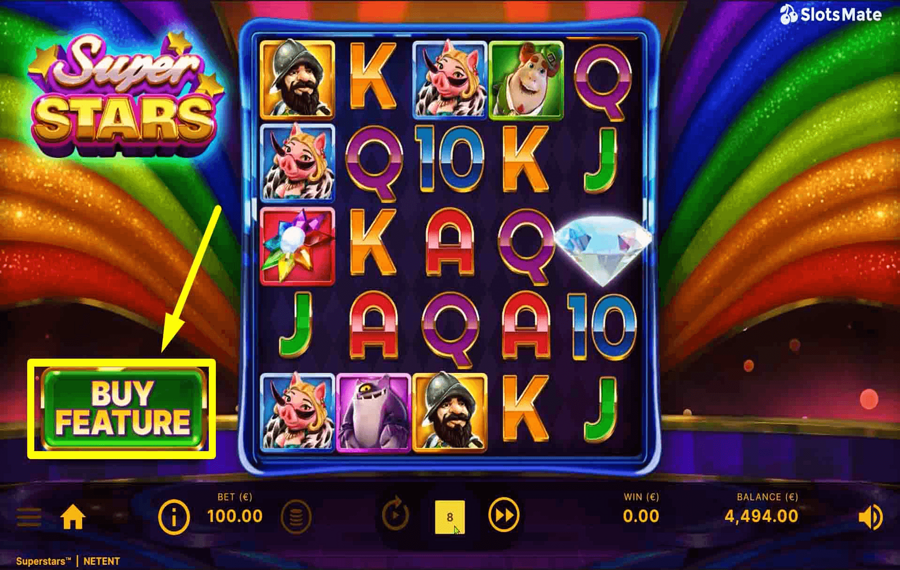The image size is (900, 570).
Task: Mute sound with the speaker icon
Action: [870, 517]
